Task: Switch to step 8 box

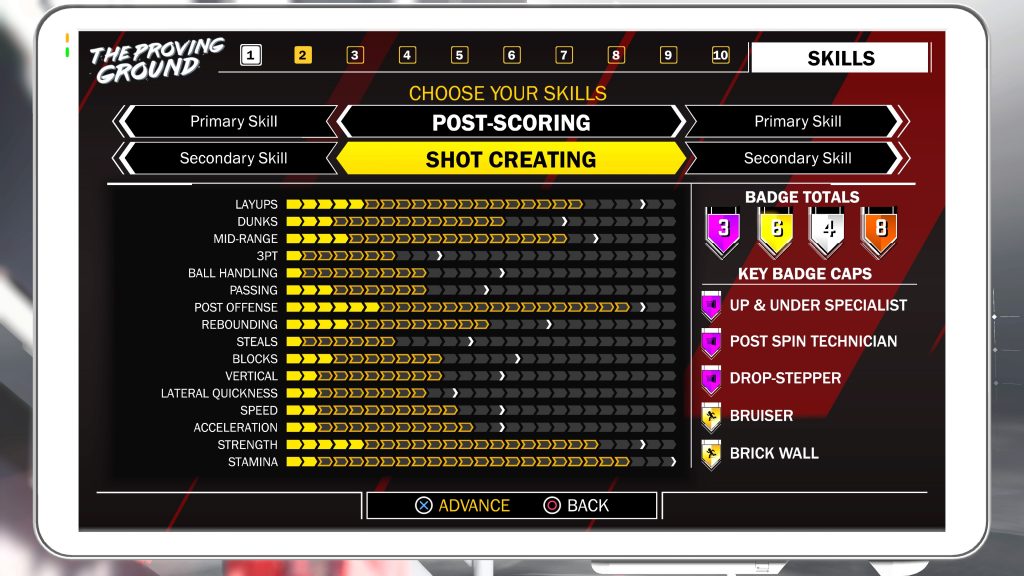Action: pos(616,55)
